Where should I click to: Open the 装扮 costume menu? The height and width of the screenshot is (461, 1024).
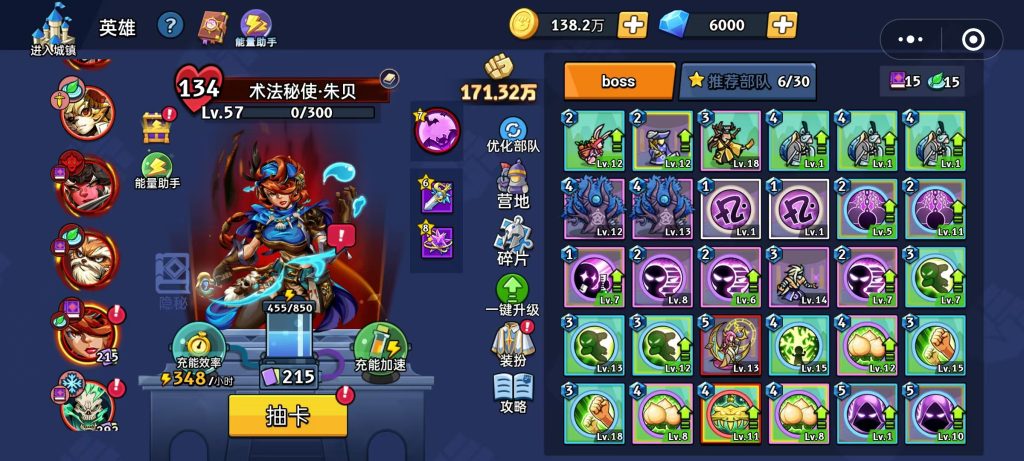[513, 345]
